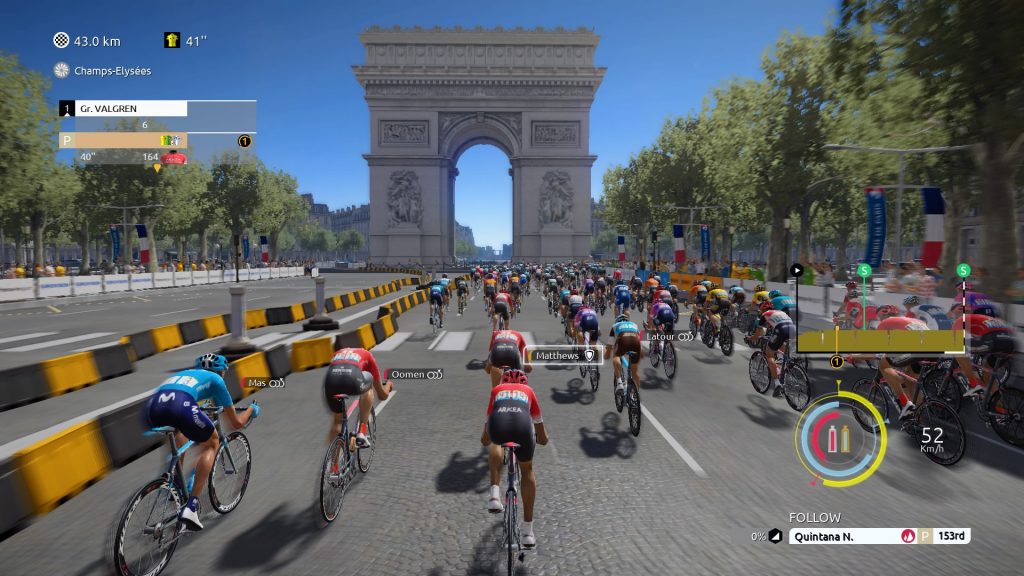Click the yellow jersey gap icon
Screen dimensions: 1024x576
(172, 41)
